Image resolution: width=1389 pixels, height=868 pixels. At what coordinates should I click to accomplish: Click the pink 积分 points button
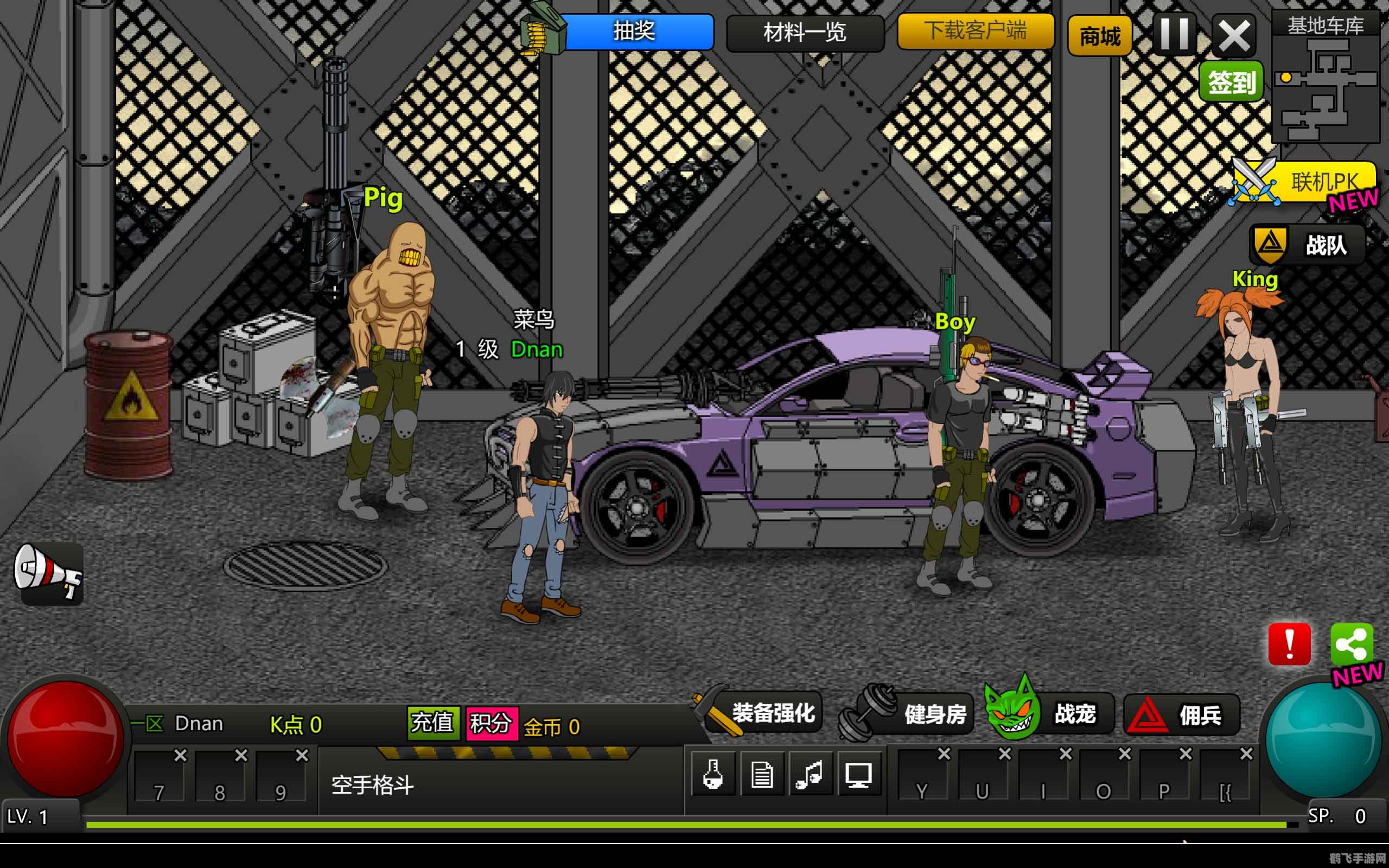[492, 723]
